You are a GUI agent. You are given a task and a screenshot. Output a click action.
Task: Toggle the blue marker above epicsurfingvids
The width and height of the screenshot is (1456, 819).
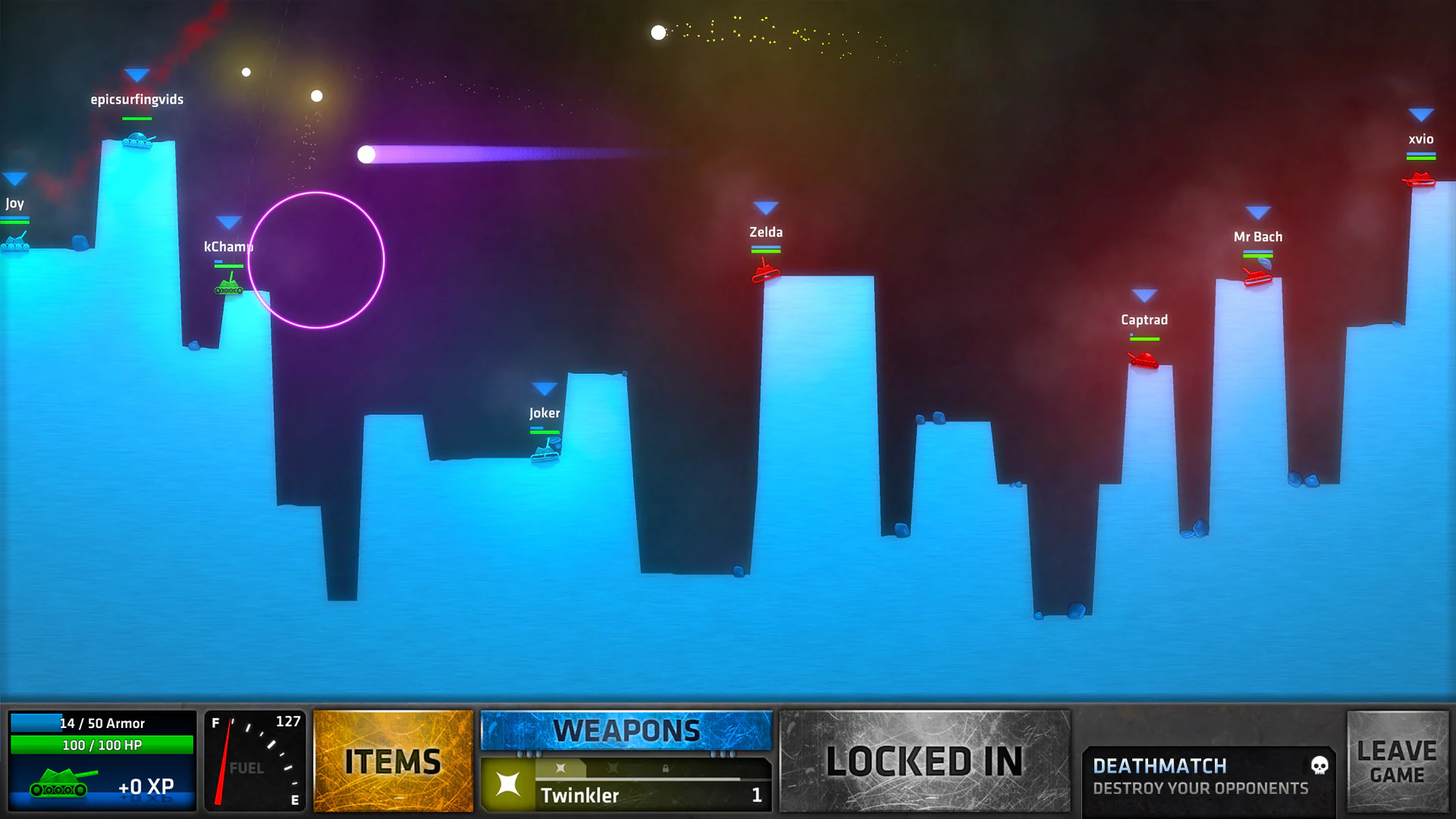136,75
